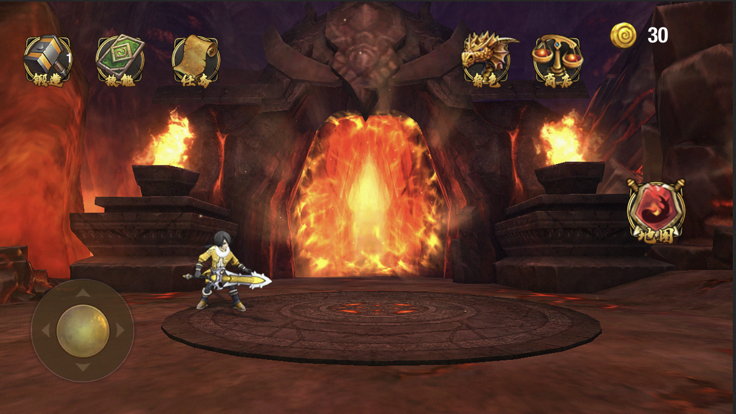Image resolution: width=736 pixels, height=414 pixels.
Task: Tap the virtual joystick's golden center knob
Action: pos(82,329)
